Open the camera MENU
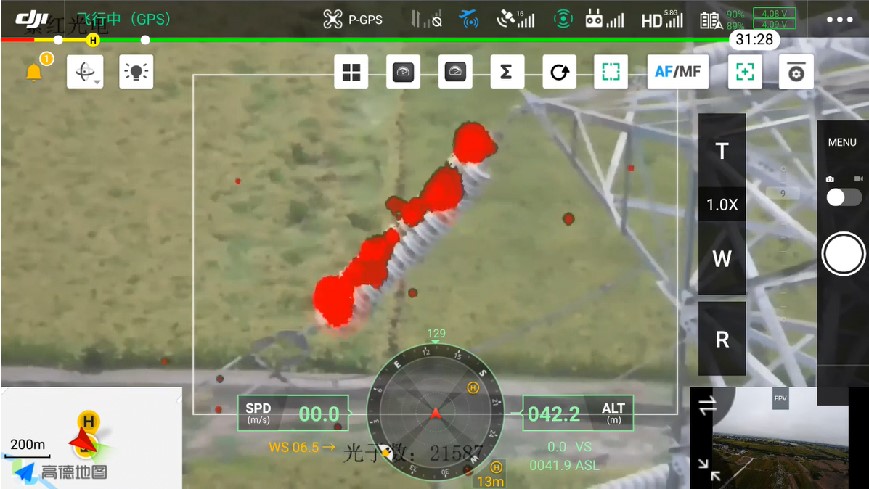869x489 pixels. point(842,143)
